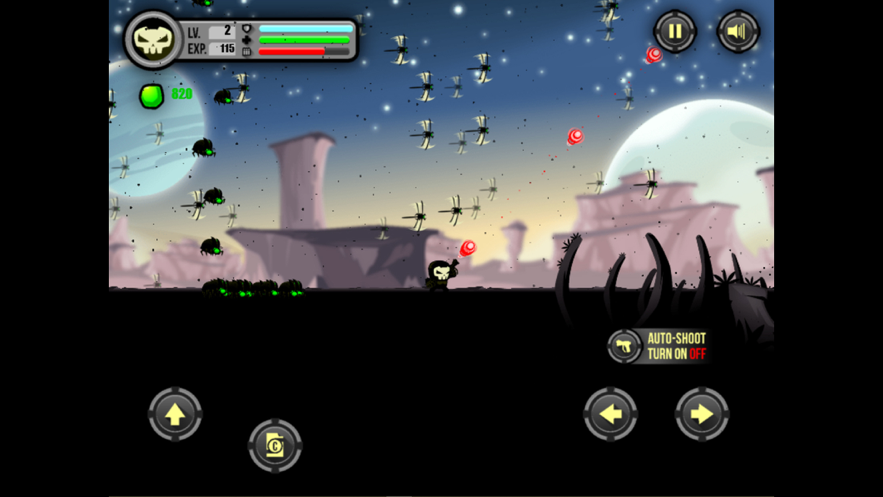Pause the game
The height and width of the screenshot is (497, 883).
[675, 32]
